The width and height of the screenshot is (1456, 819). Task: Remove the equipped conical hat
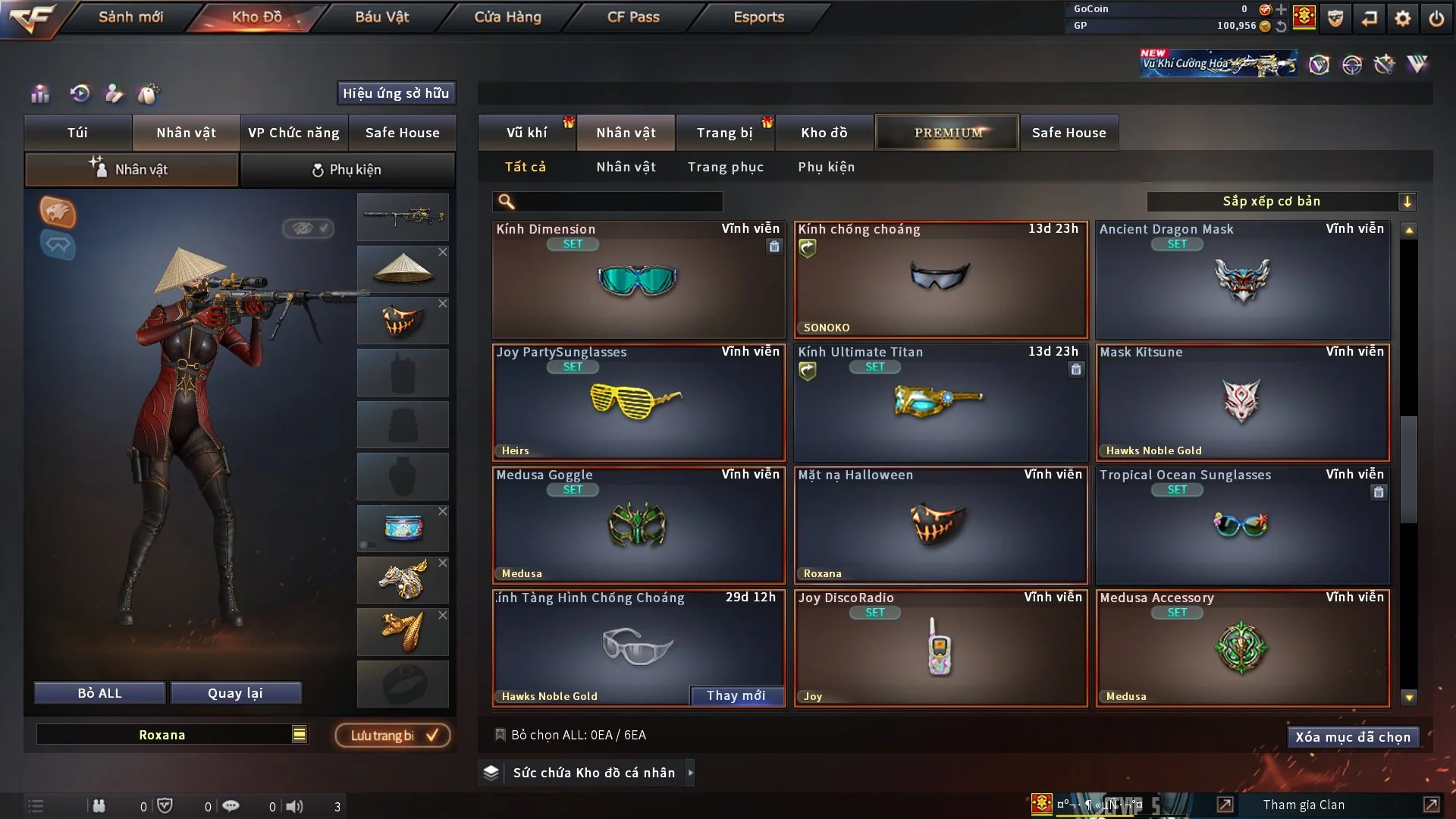443,252
